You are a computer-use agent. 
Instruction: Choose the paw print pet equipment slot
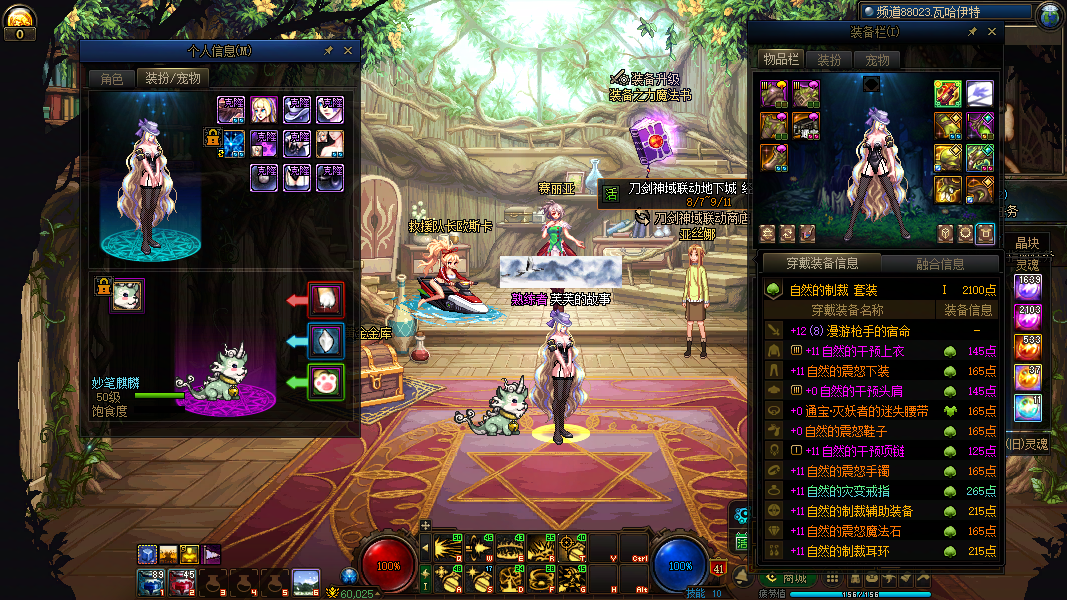pos(325,381)
